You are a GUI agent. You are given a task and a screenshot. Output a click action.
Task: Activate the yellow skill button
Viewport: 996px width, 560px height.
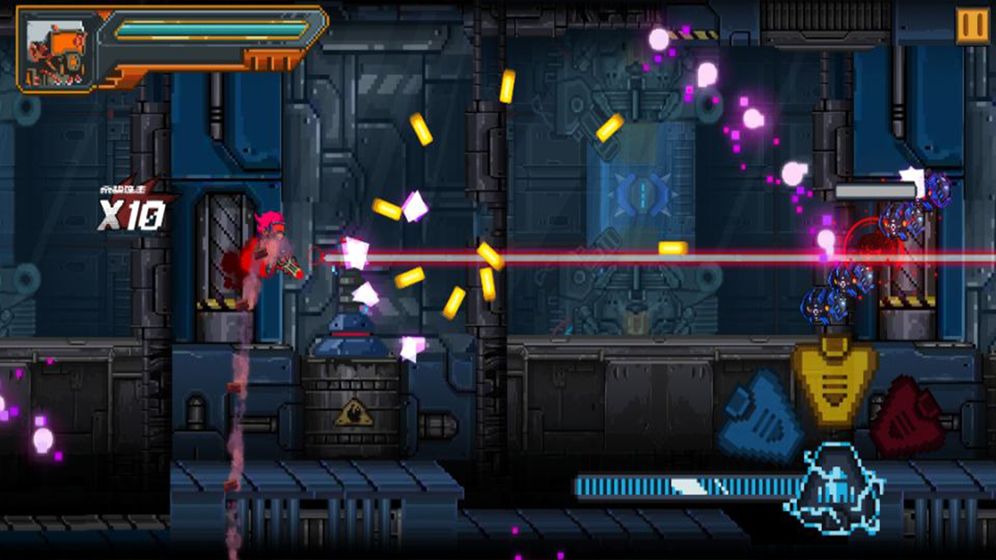pos(834,380)
